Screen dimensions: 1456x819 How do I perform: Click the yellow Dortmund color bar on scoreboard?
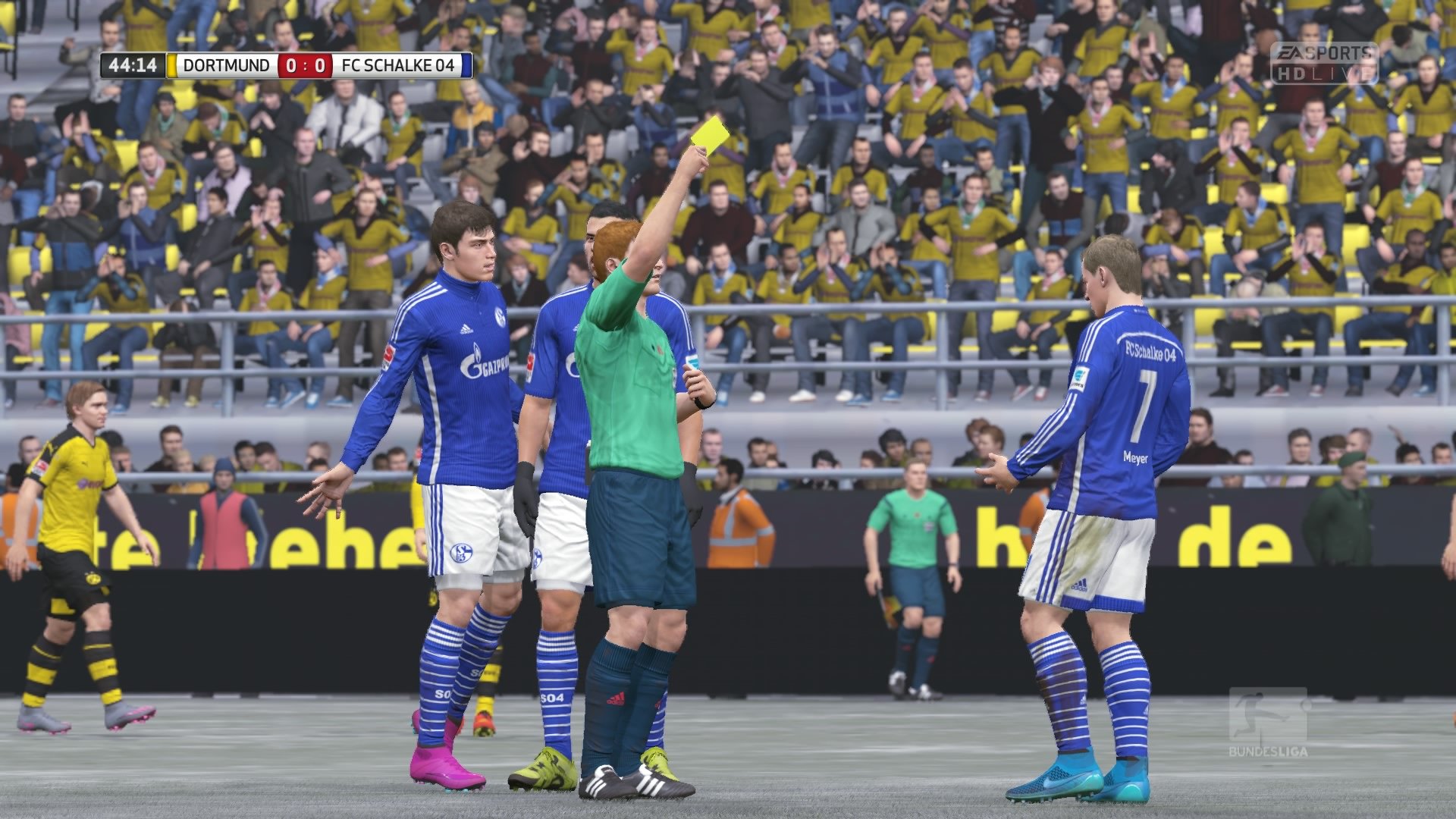click(x=173, y=66)
